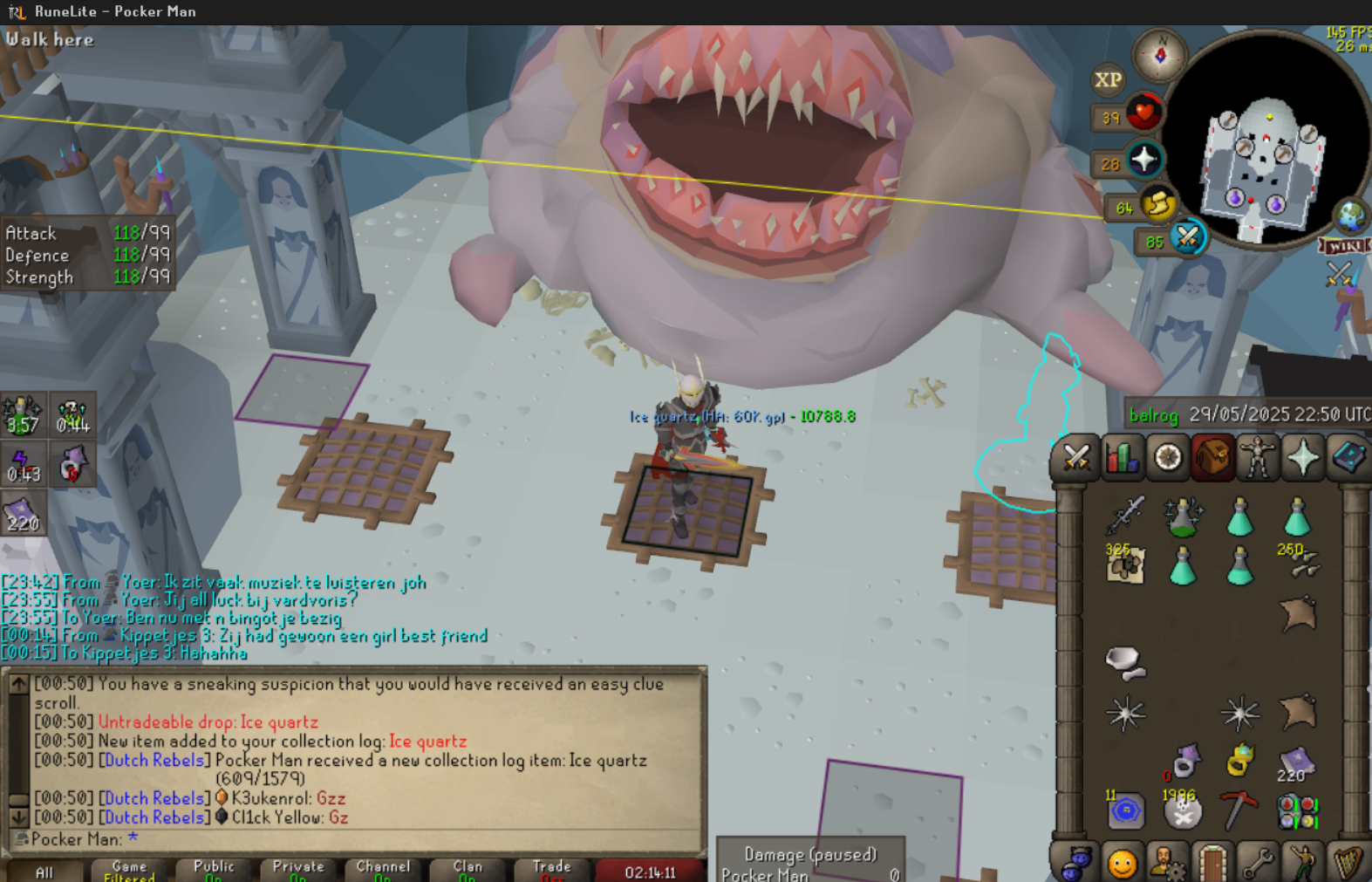
Task: Click the rune pouch inventory slot
Action: [1297, 810]
